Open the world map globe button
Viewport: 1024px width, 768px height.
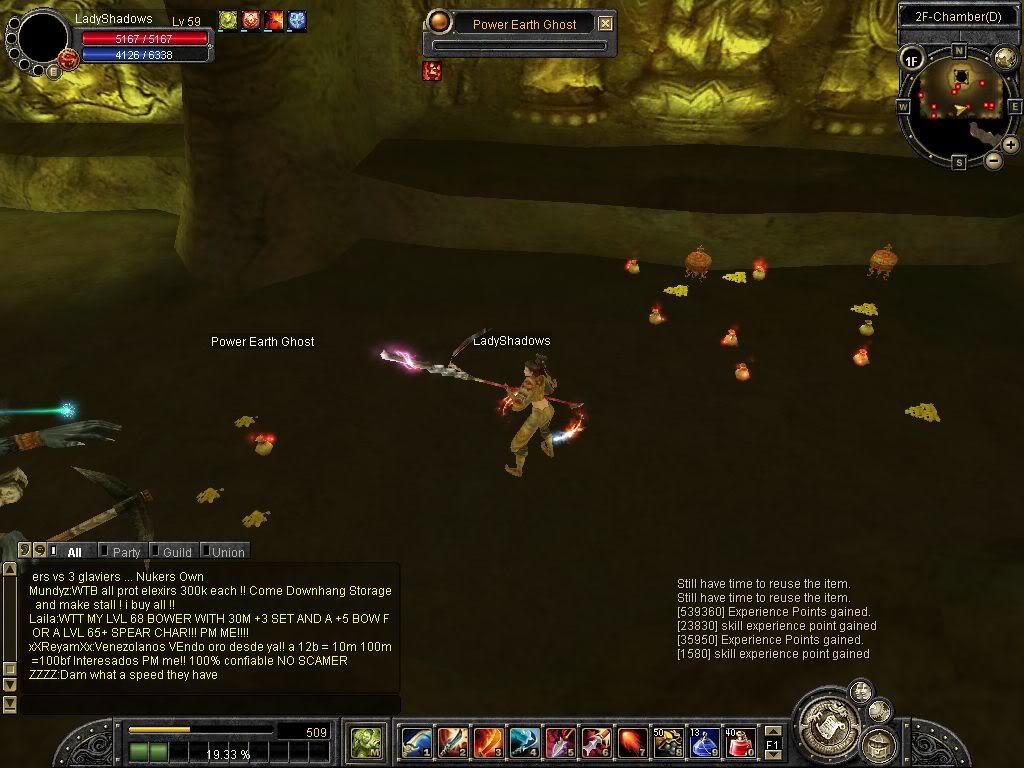click(x=1004, y=58)
